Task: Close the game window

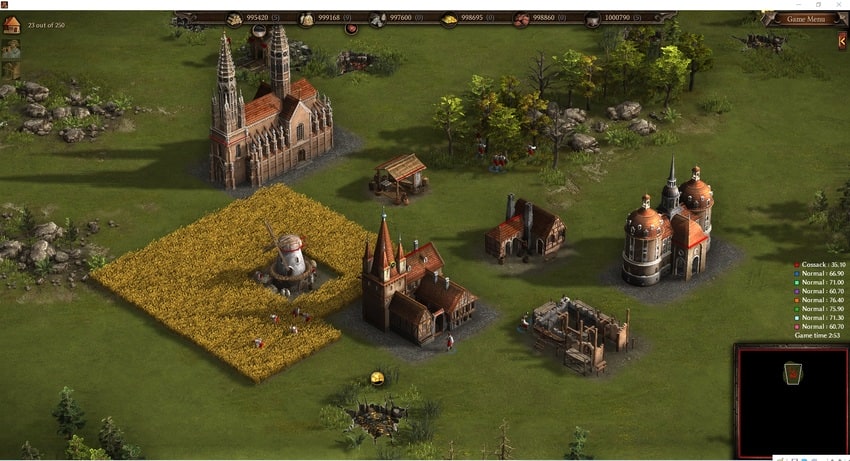Action: point(838,5)
